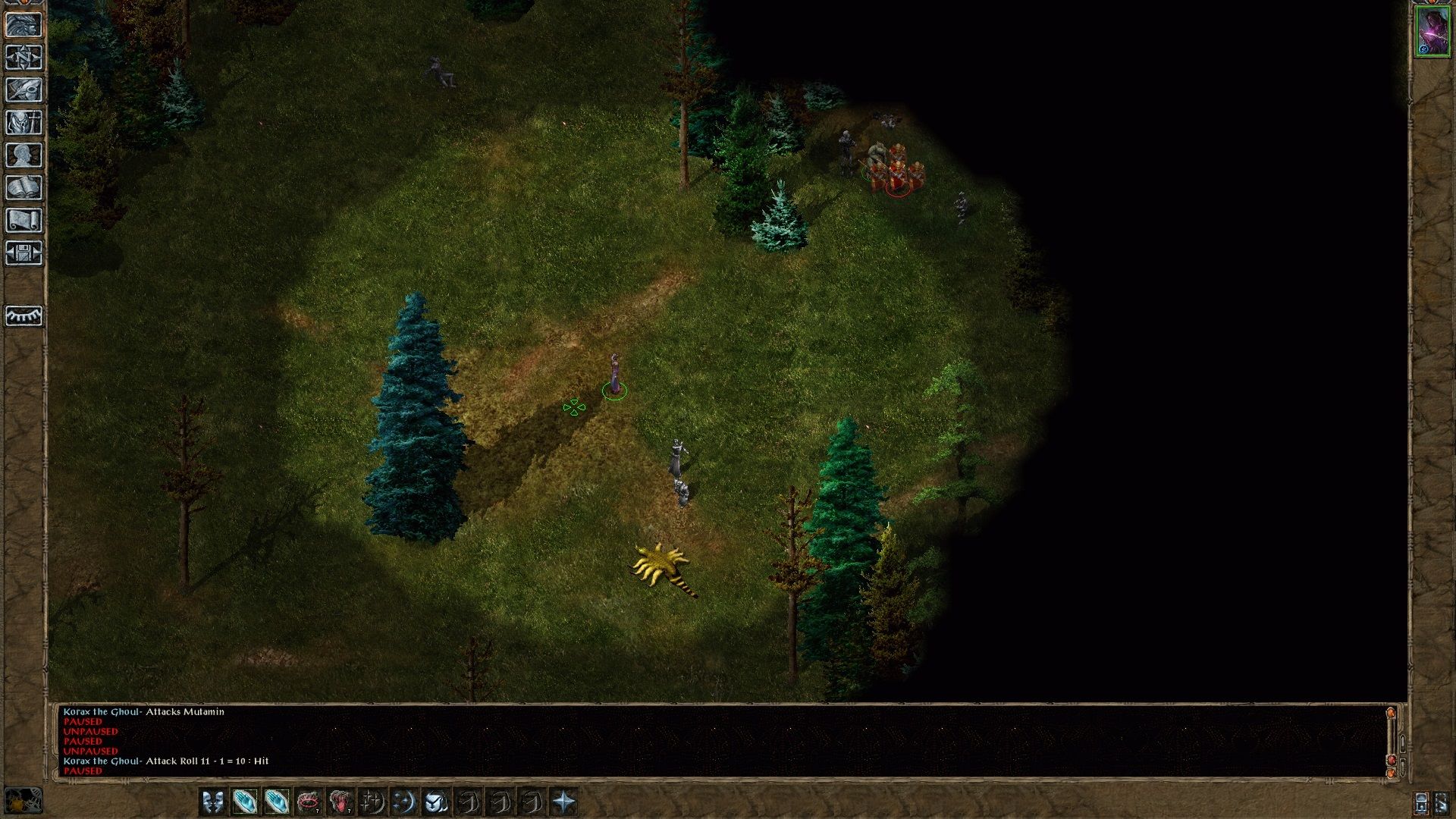The width and height of the screenshot is (1456, 819).
Task: Open the journal quill button
Action: coord(24,90)
